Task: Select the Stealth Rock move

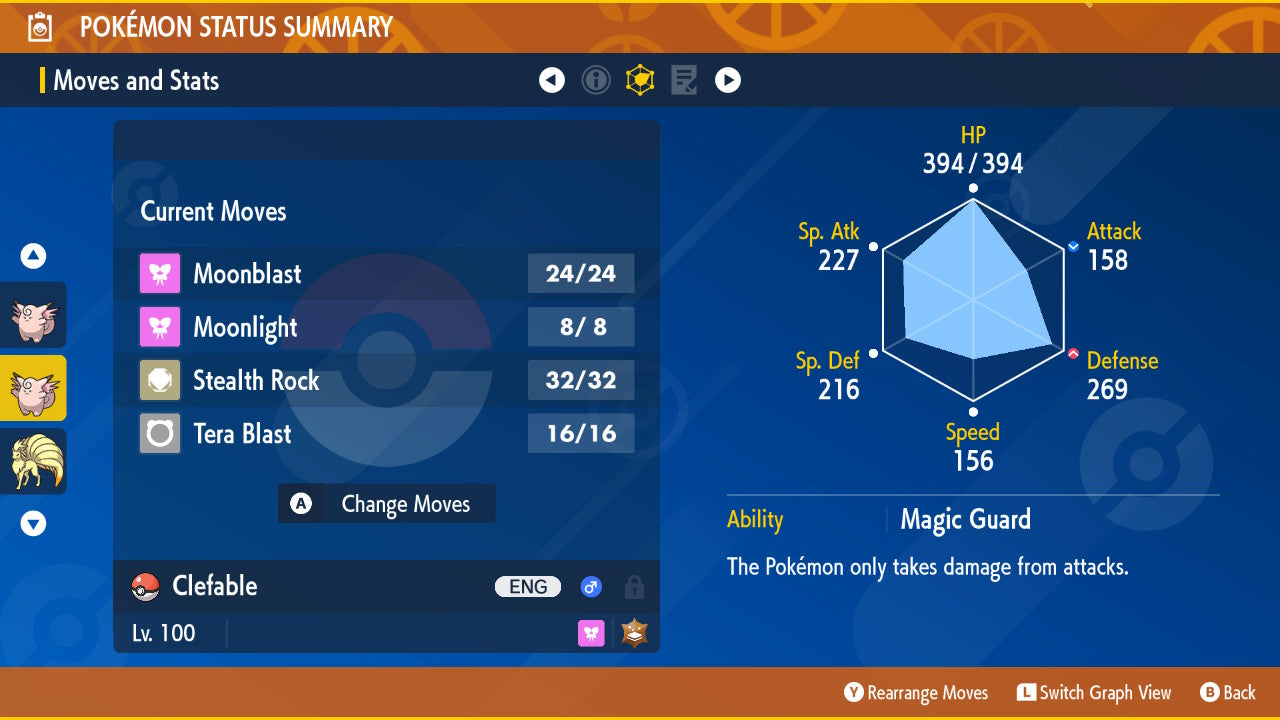Action: (x=386, y=380)
